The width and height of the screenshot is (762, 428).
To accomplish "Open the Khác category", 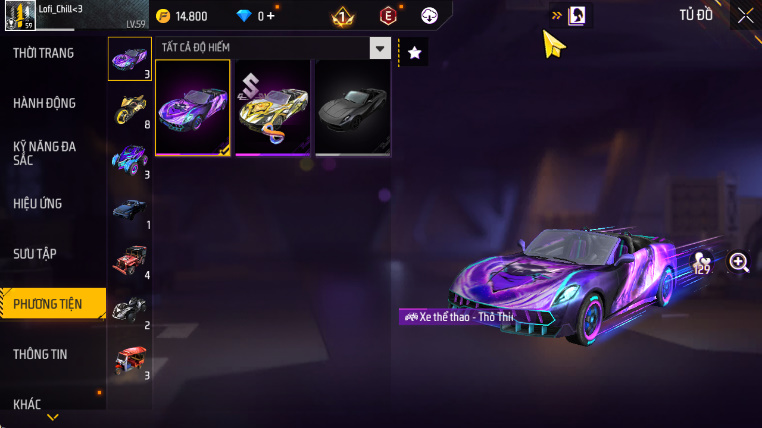I will 28,403.
